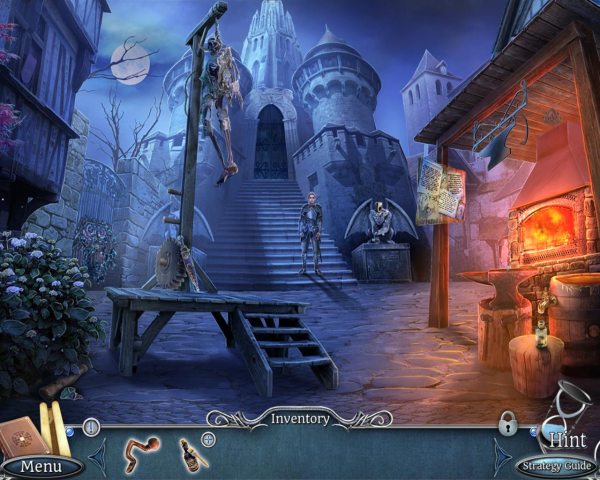Click the Inventory panel label
This screenshot has height=480, width=600.
(x=300, y=418)
